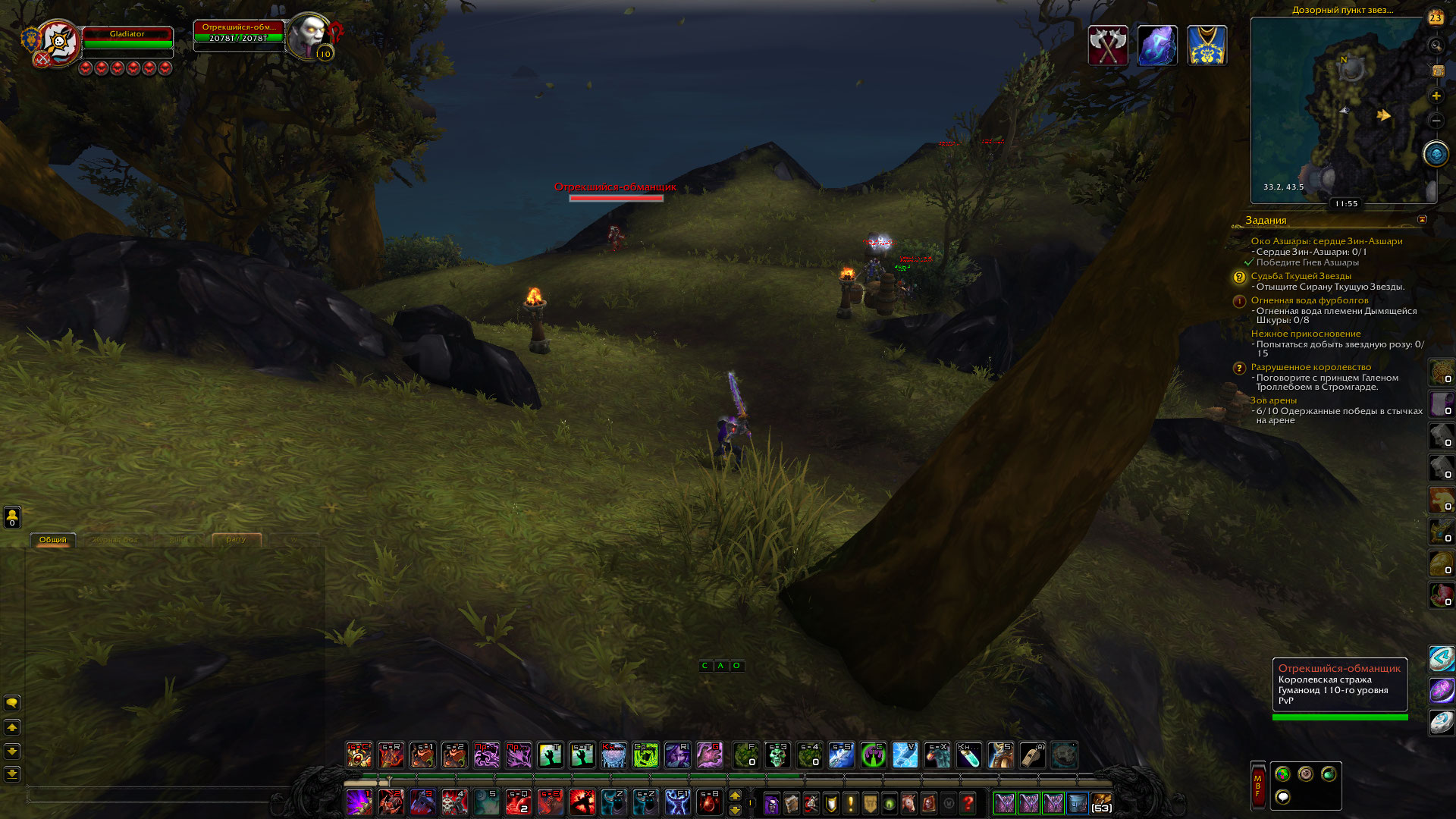This screenshot has width=1456, height=819.
Task: Open the calendar showing day 23
Action: tap(1436, 18)
